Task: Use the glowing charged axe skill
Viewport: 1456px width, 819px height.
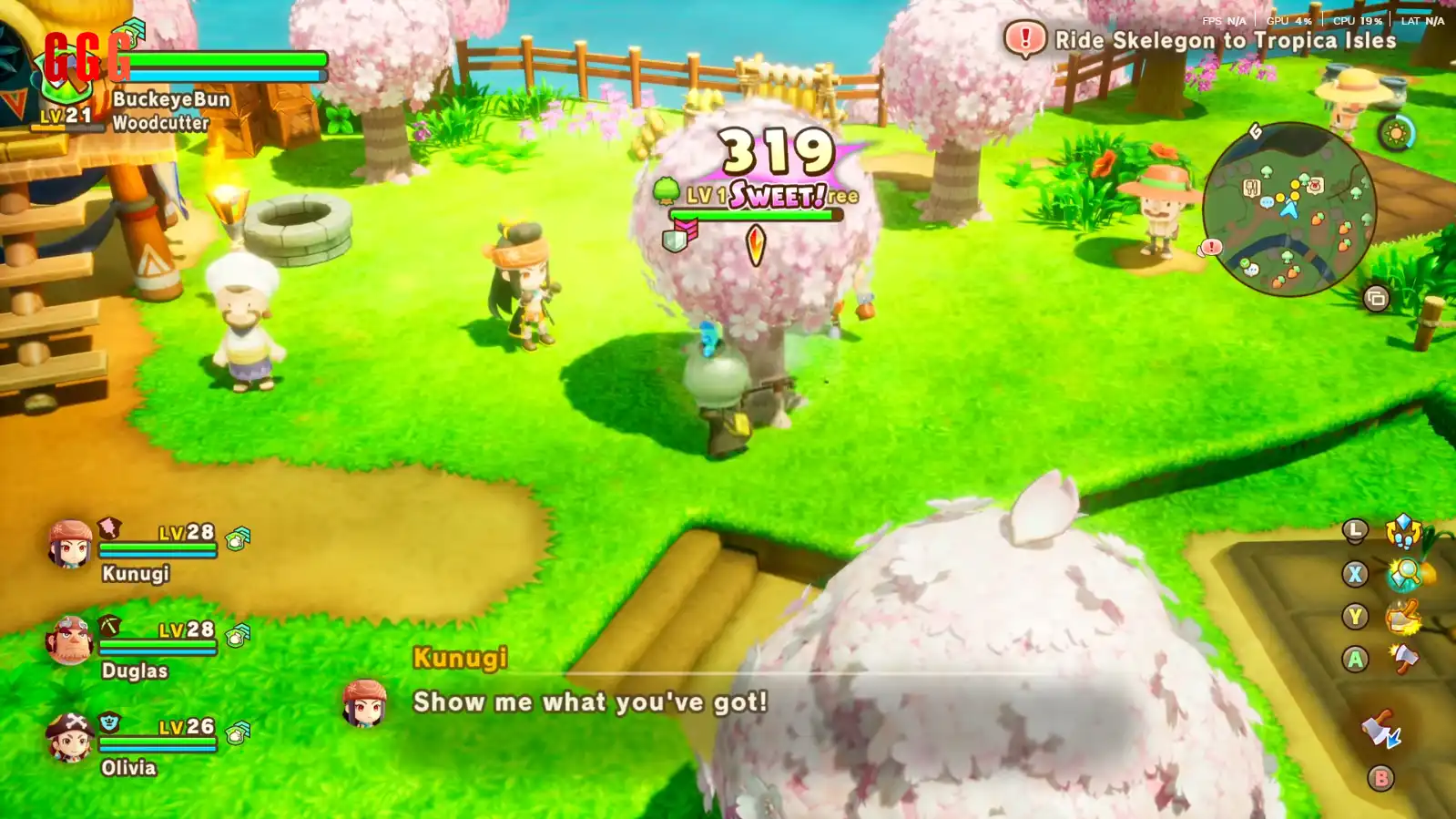Action: tap(1403, 617)
